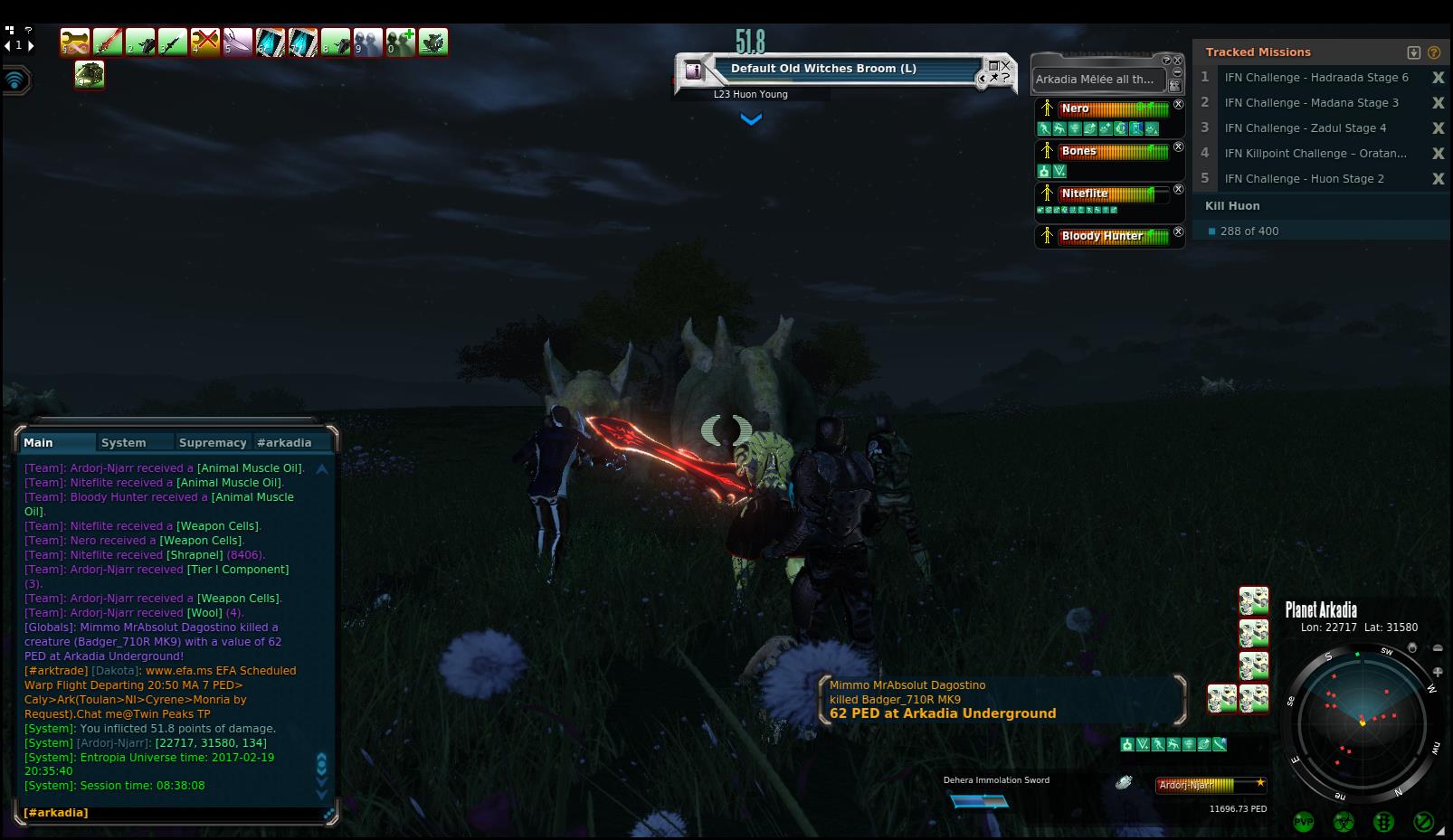This screenshot has height=840, width=1453.
Task: Select the vehicle icon below the hotbar
Action: point(90,74)
